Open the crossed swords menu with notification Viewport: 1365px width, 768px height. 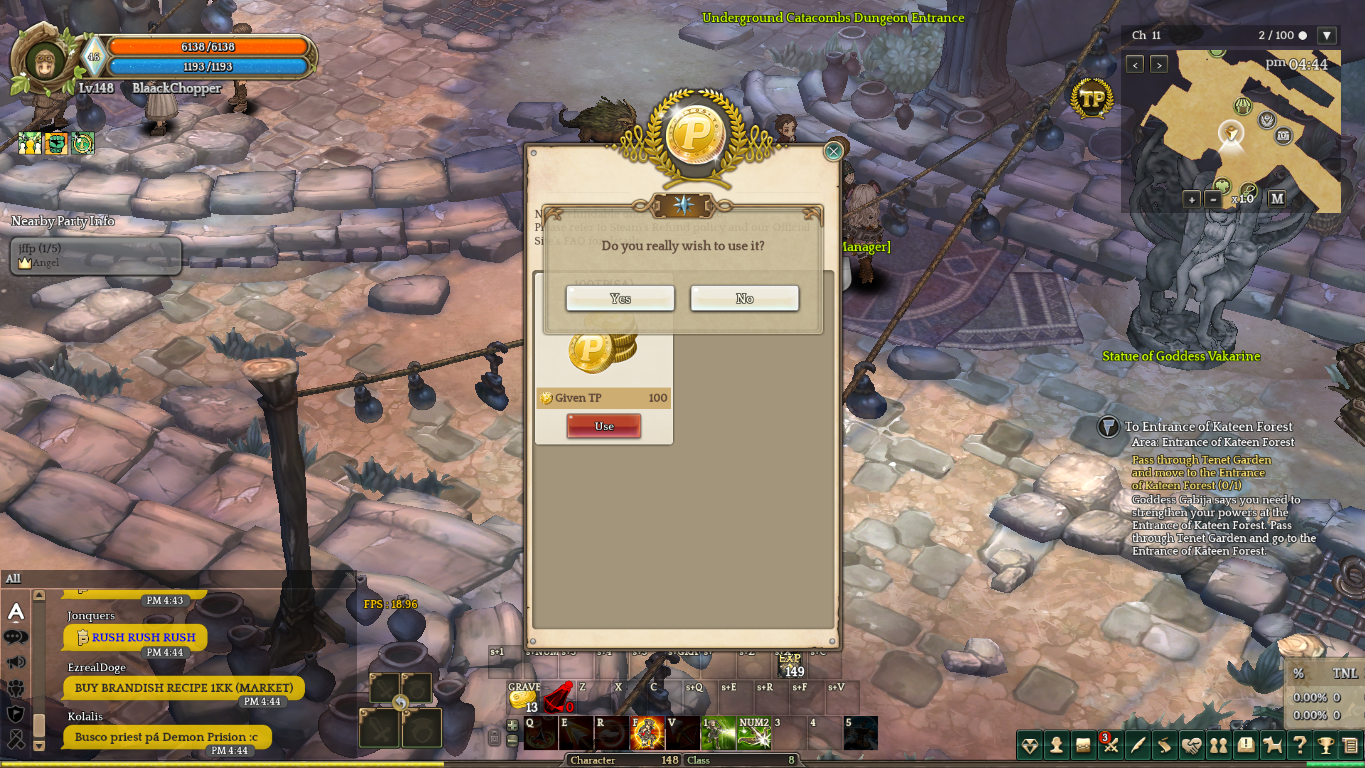click(1110, 745)
